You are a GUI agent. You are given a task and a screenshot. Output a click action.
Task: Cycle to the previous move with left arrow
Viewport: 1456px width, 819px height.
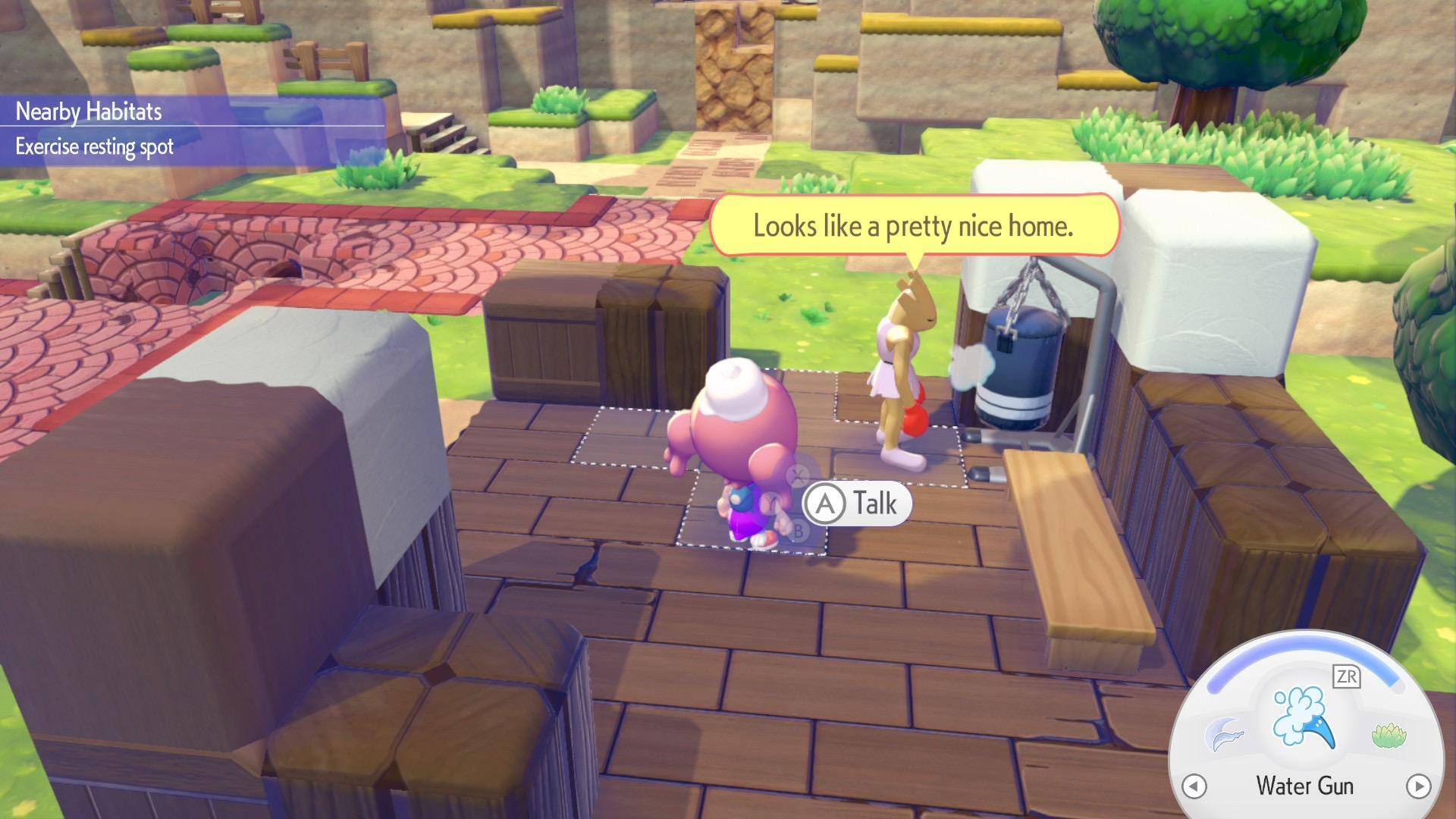tap(1194, 786)
